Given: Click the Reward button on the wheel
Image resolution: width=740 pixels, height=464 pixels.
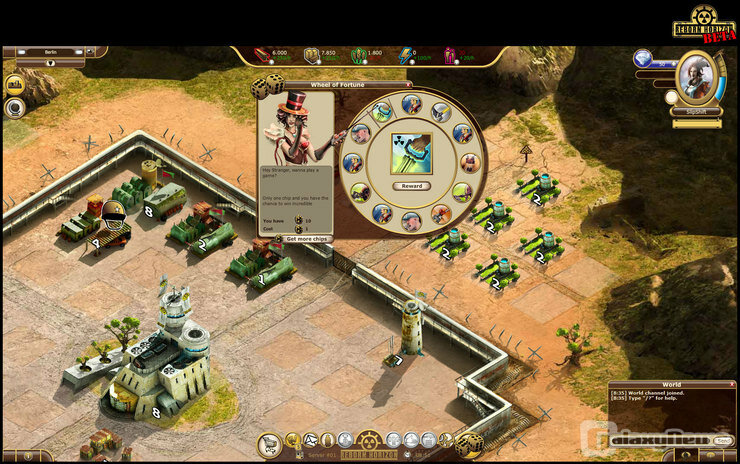Looking at the screenshot, I should 411,186.
